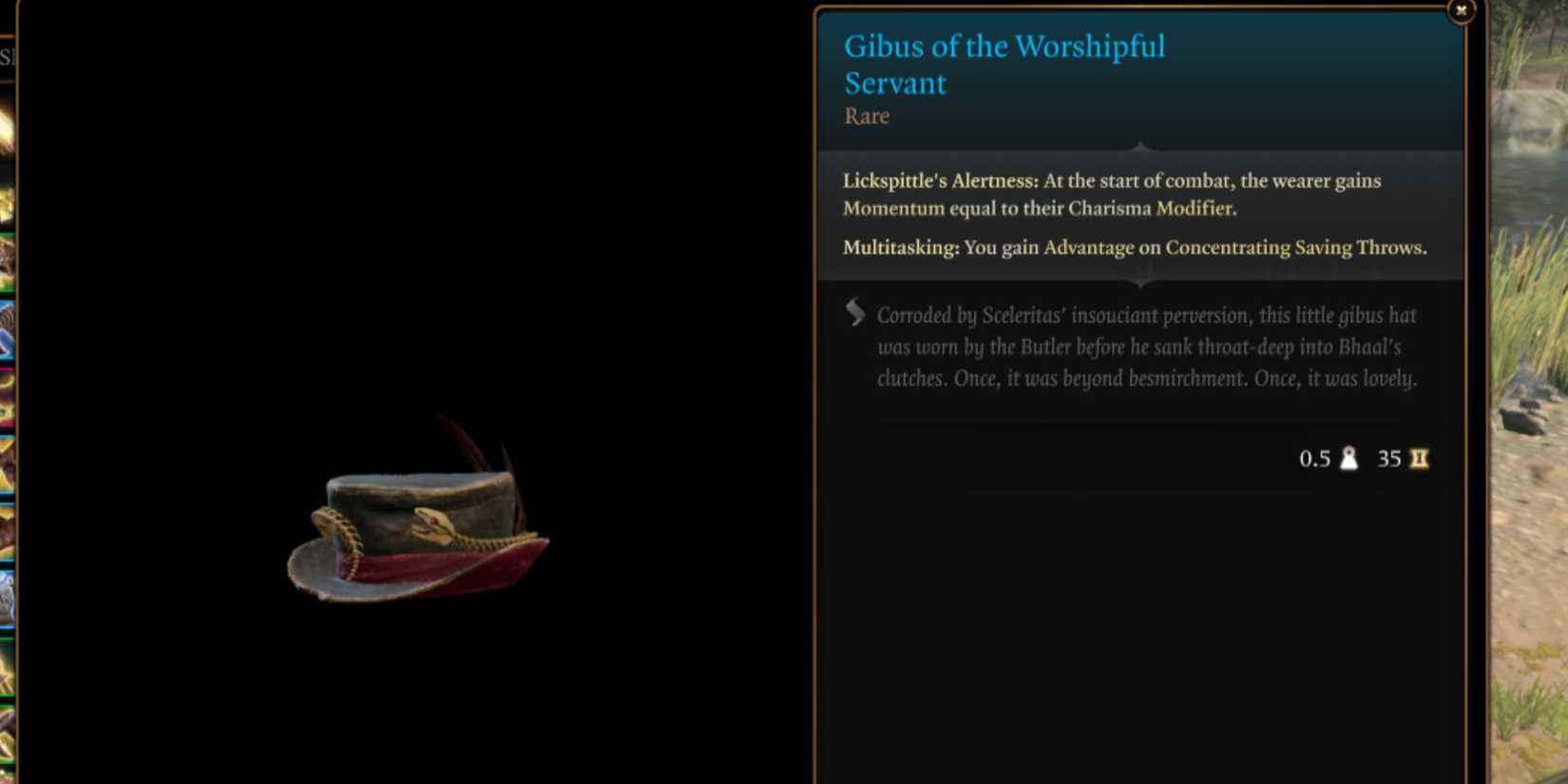Click the weight icon showing 0.5
The width and height of the screenshot is (1568, 784).
tap(1348, 458)
